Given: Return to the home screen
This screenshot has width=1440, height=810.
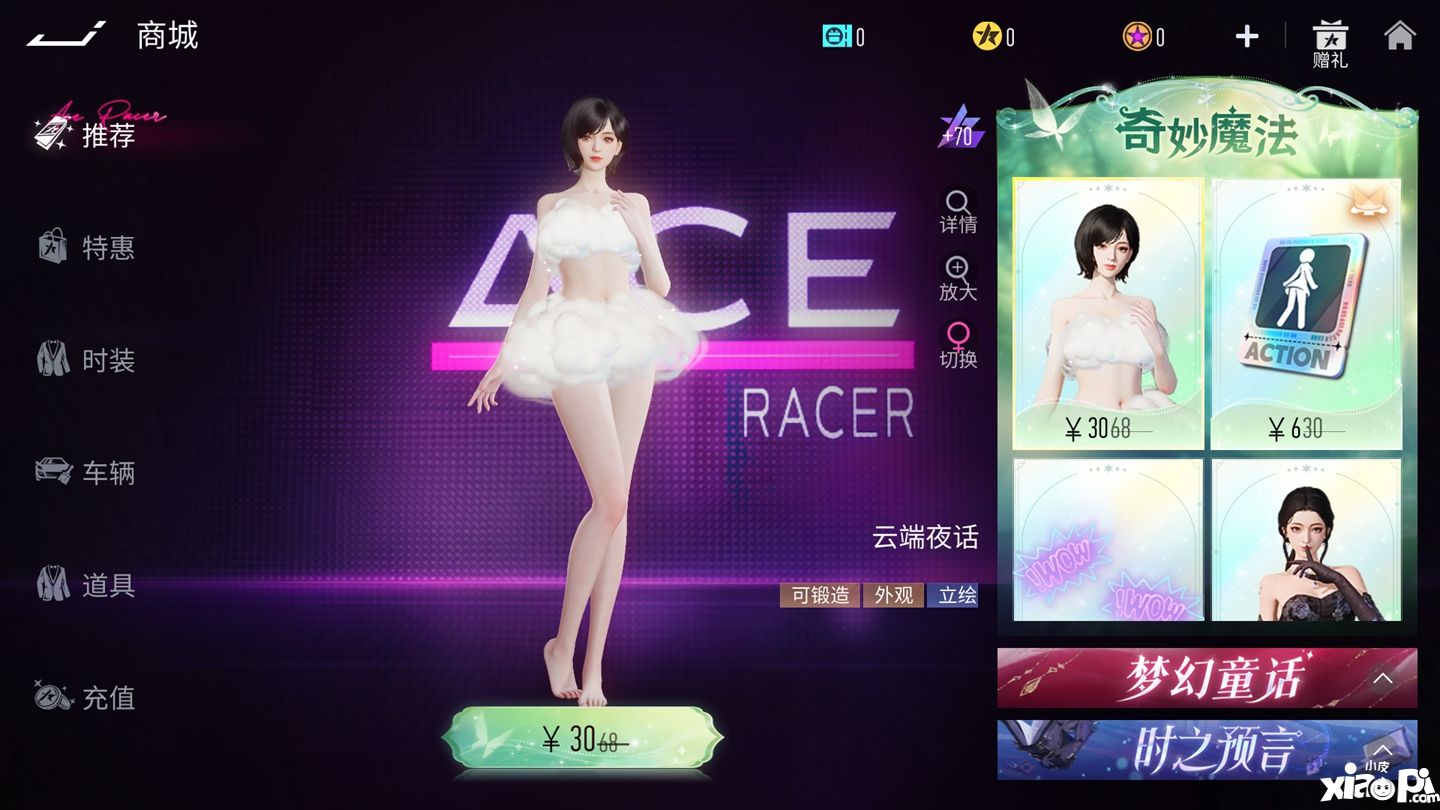Looking at the screenshot, I should 1400,36.
